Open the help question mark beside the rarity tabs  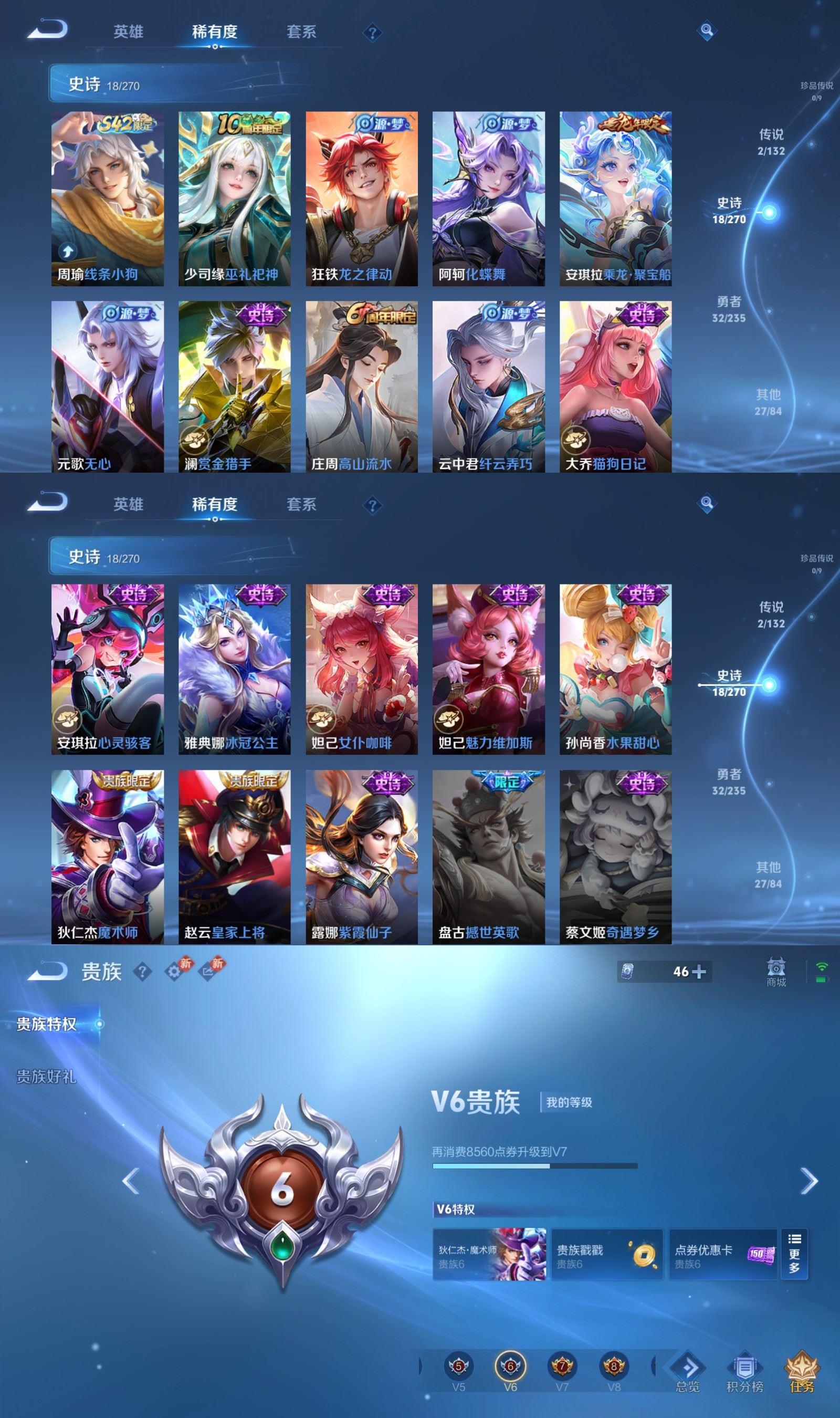point(372,33)
